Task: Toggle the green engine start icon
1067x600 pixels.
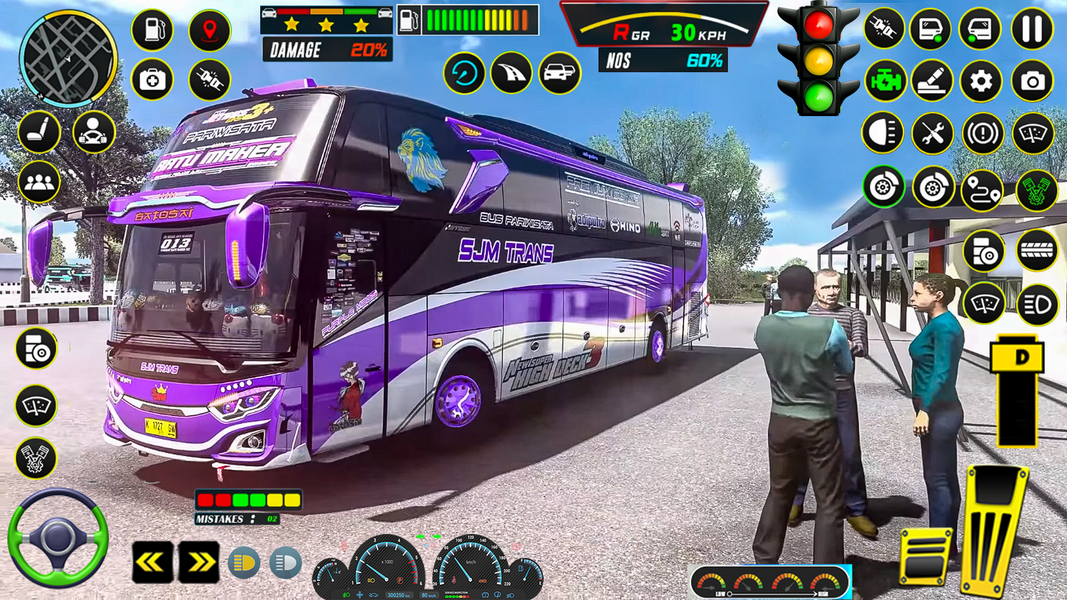Action: point(884,81)
